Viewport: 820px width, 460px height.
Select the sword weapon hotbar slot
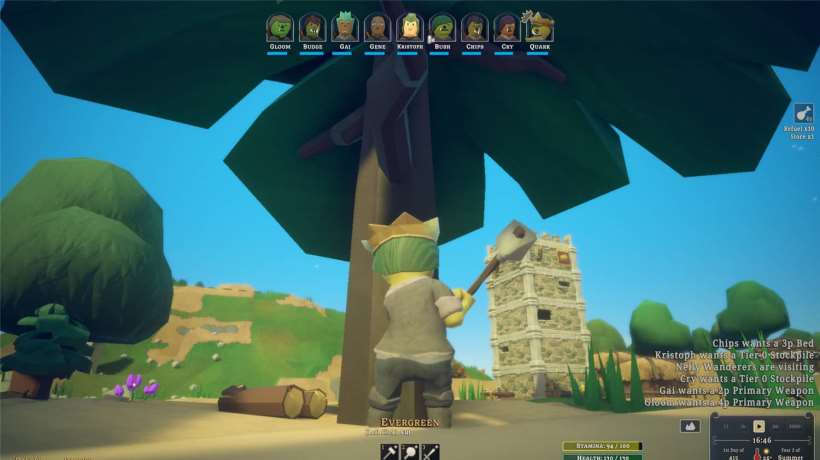(431, 452)
